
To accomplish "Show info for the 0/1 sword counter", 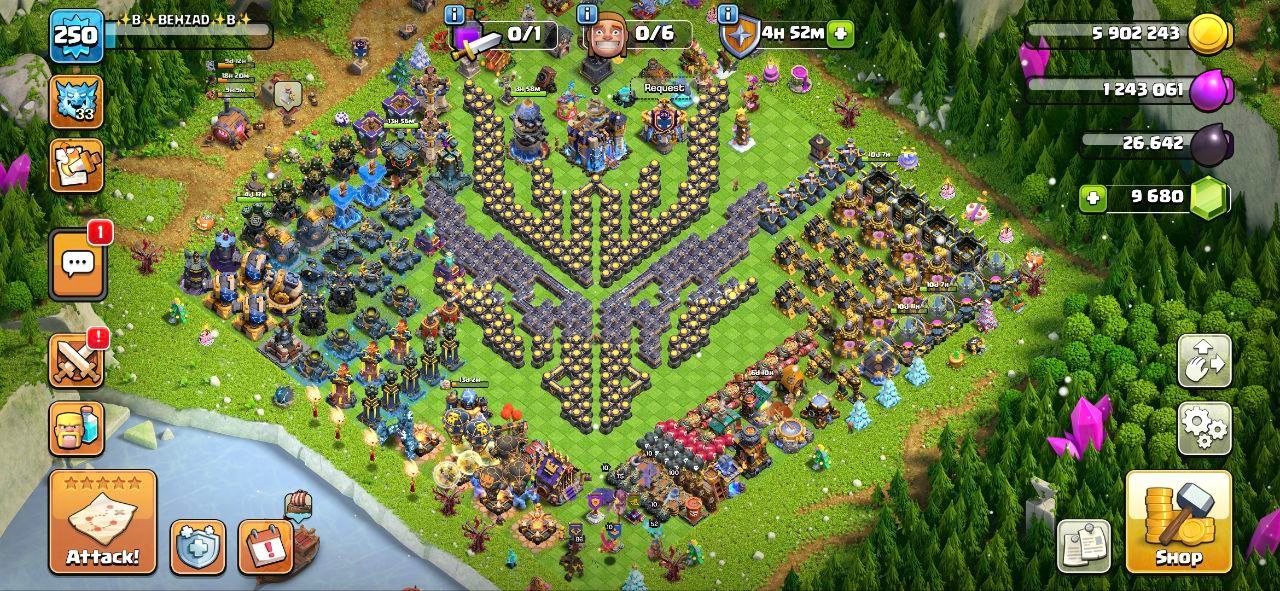I will click(455, 14).
